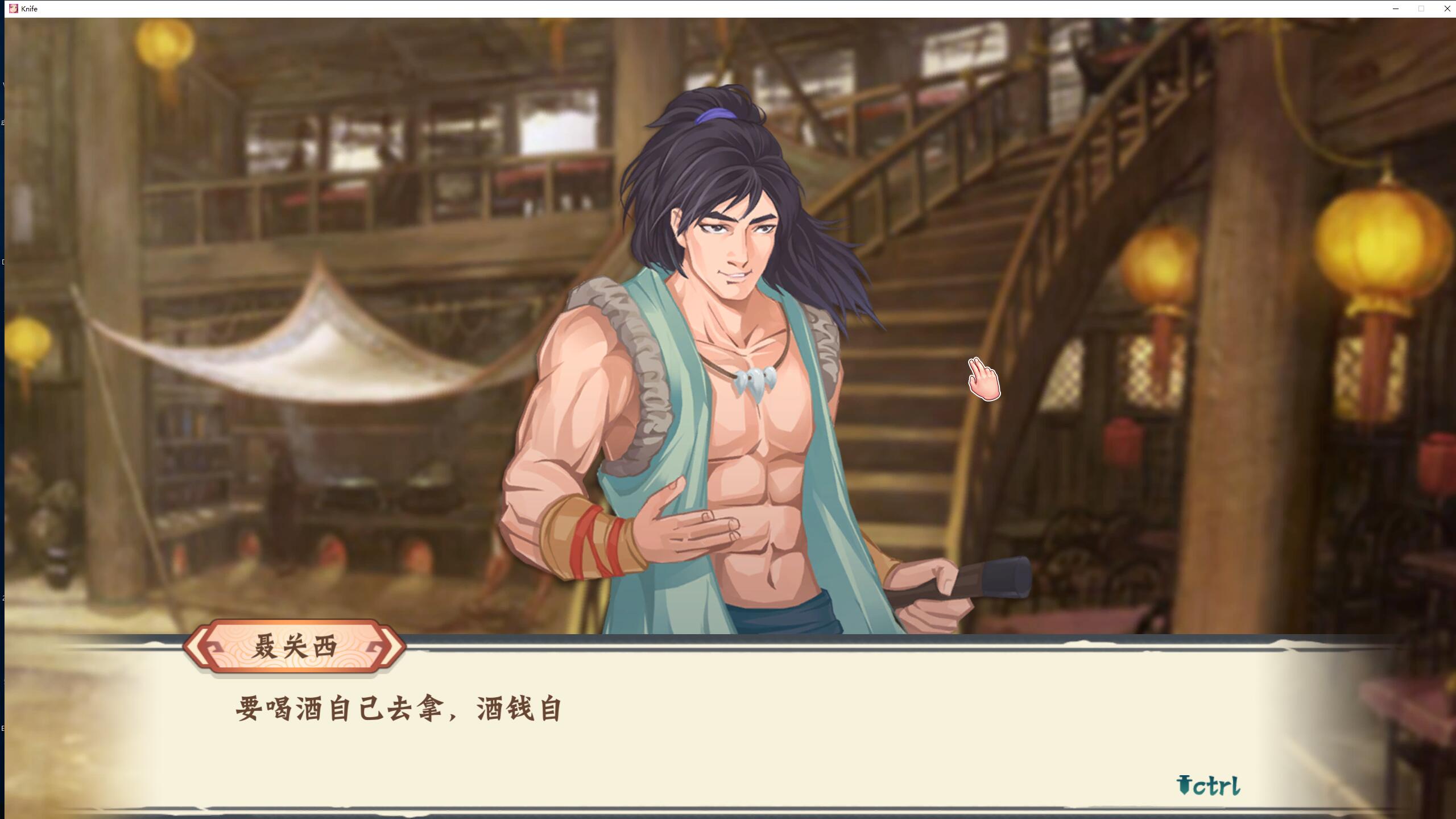This screenshot has width=1456, height=819.
Task: Click the title bar of the game window
Action: pos(682,9)
